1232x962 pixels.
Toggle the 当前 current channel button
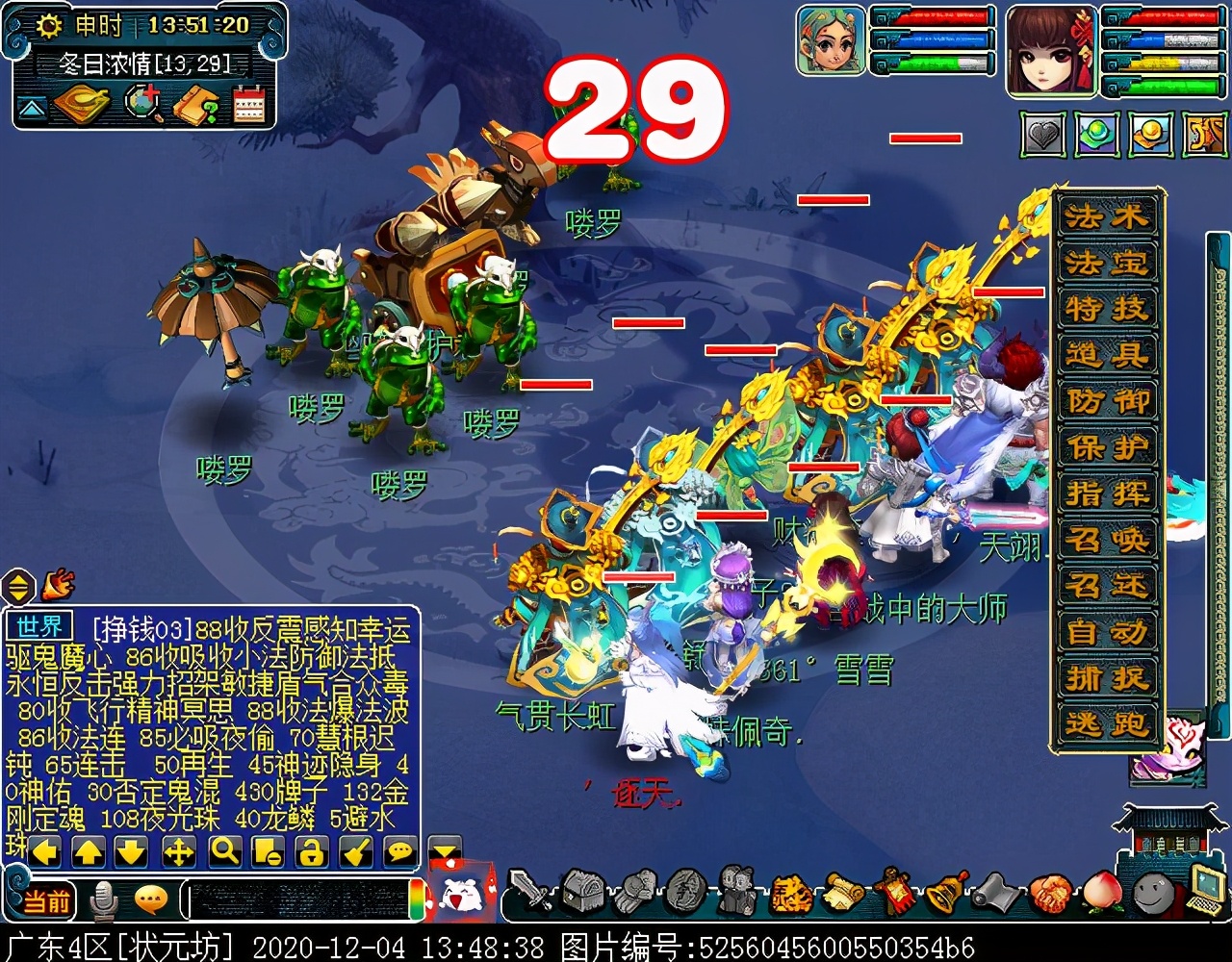coord(45,900)
